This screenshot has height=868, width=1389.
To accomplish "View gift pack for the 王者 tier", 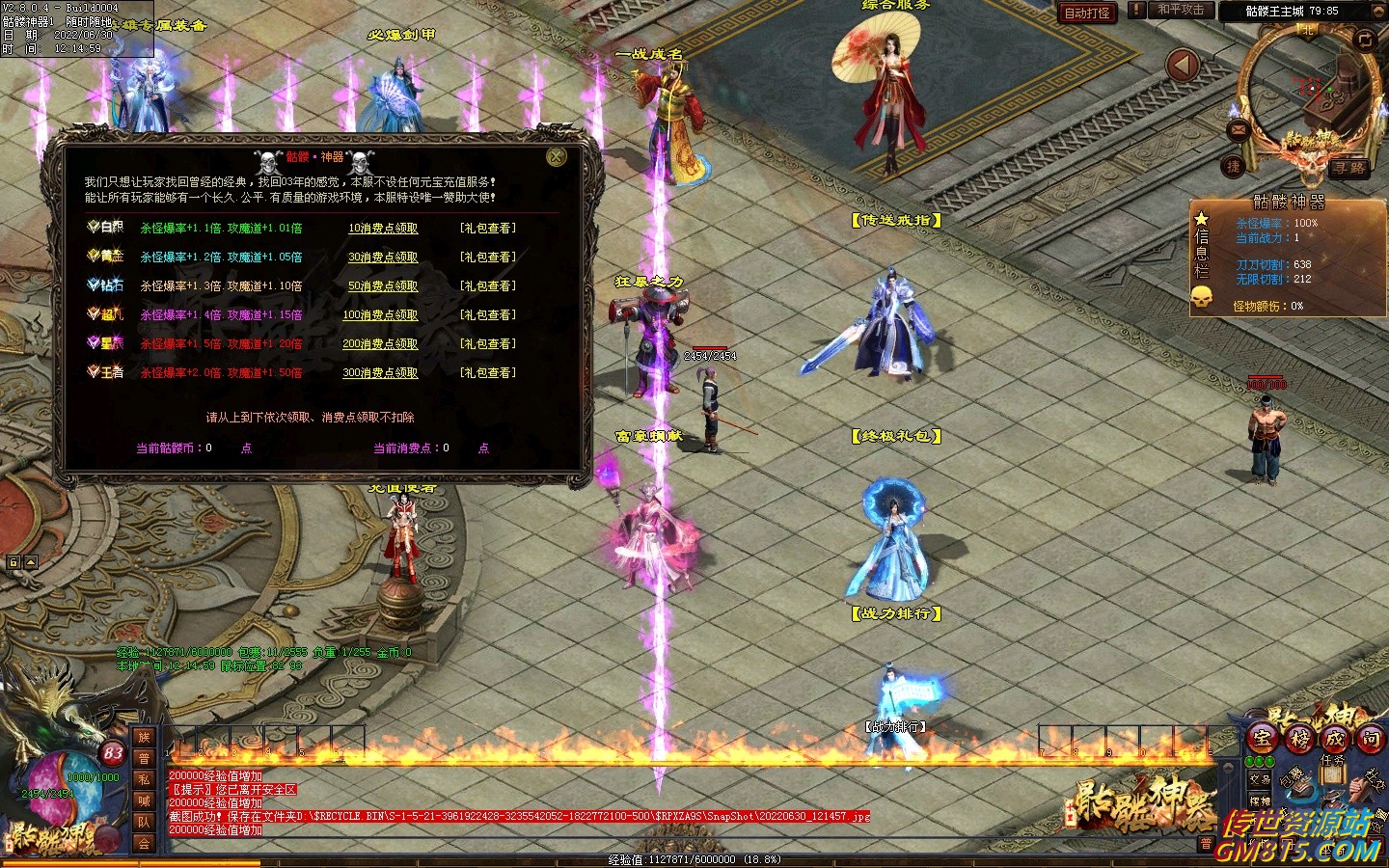I will coord(487,373).
